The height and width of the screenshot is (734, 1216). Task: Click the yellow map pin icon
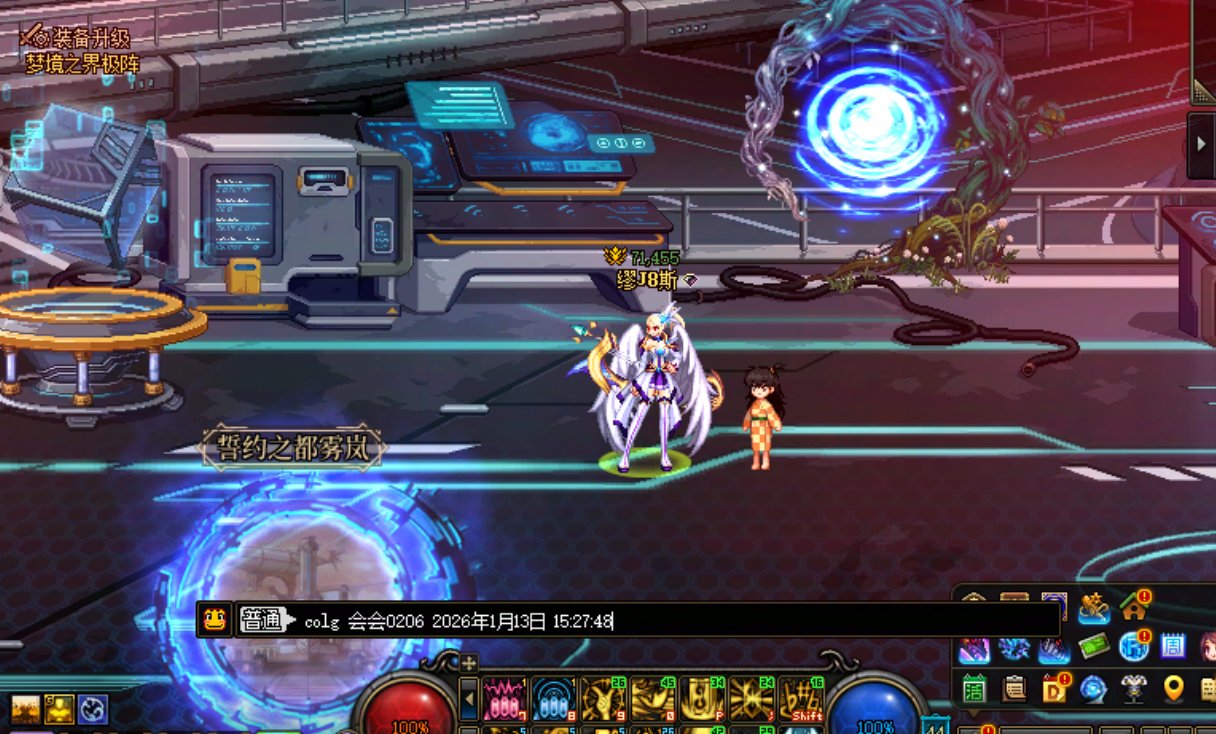tap(1173, 689)
